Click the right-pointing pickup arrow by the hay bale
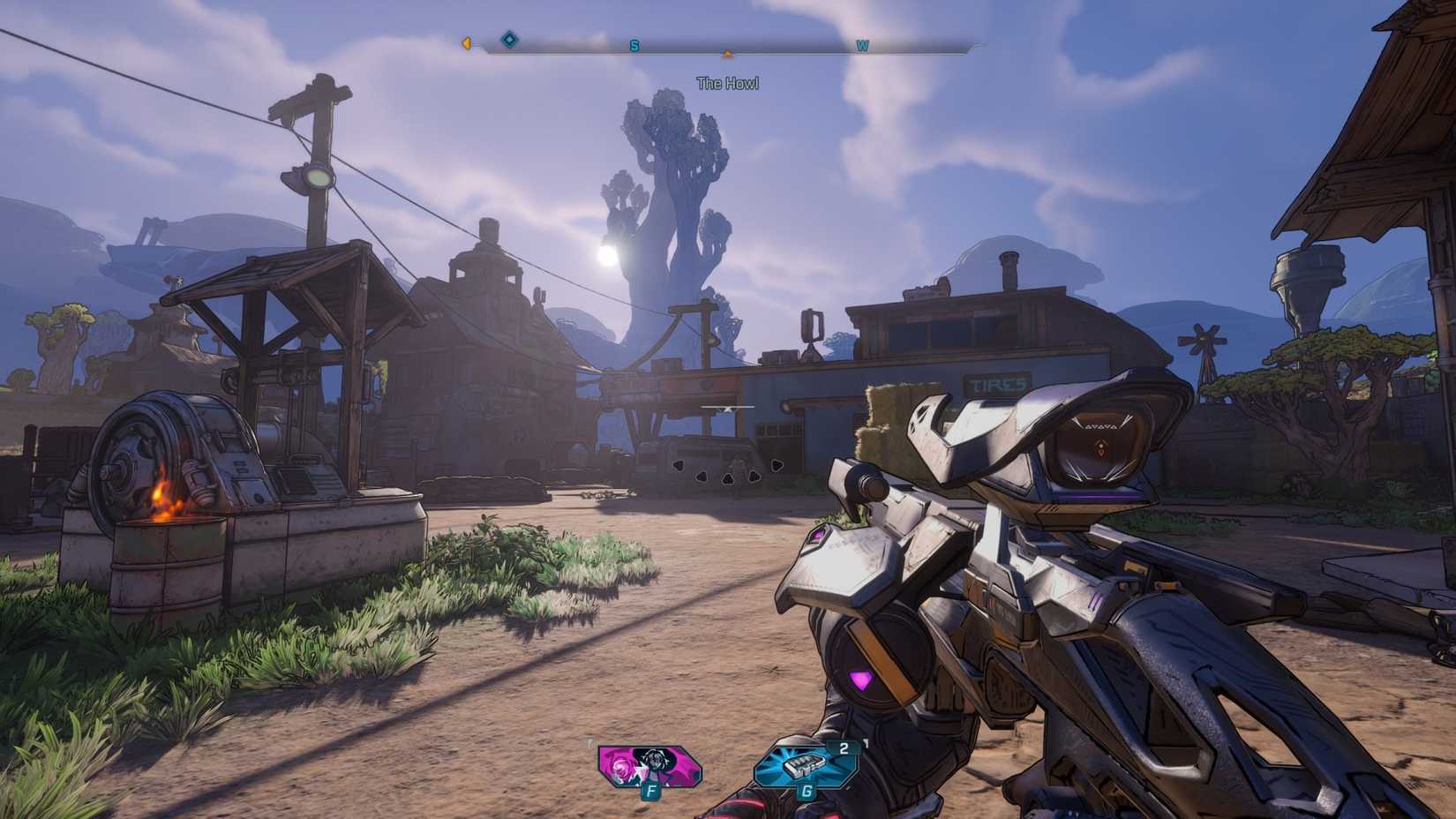The image size is (1456, 819). (x=777, y=466)
